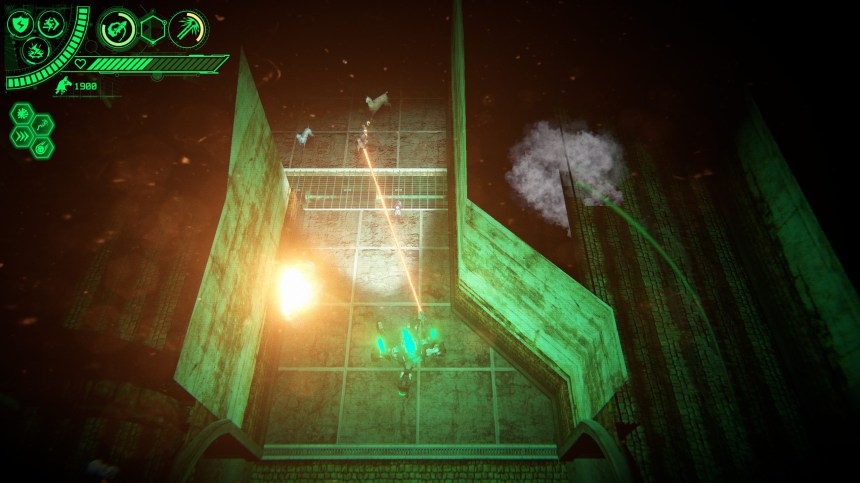Image resolution: width=860 pixels, height=483 pixels.
Task: Trigger the dash arrows ability icon
Action: [50, 23]
